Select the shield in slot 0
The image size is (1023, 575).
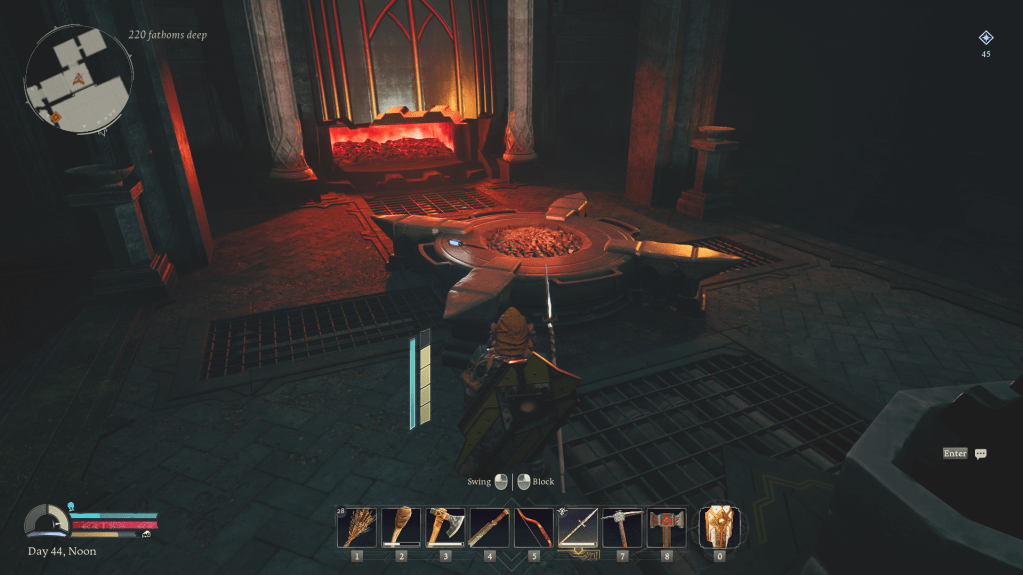[x=719, y=526]
